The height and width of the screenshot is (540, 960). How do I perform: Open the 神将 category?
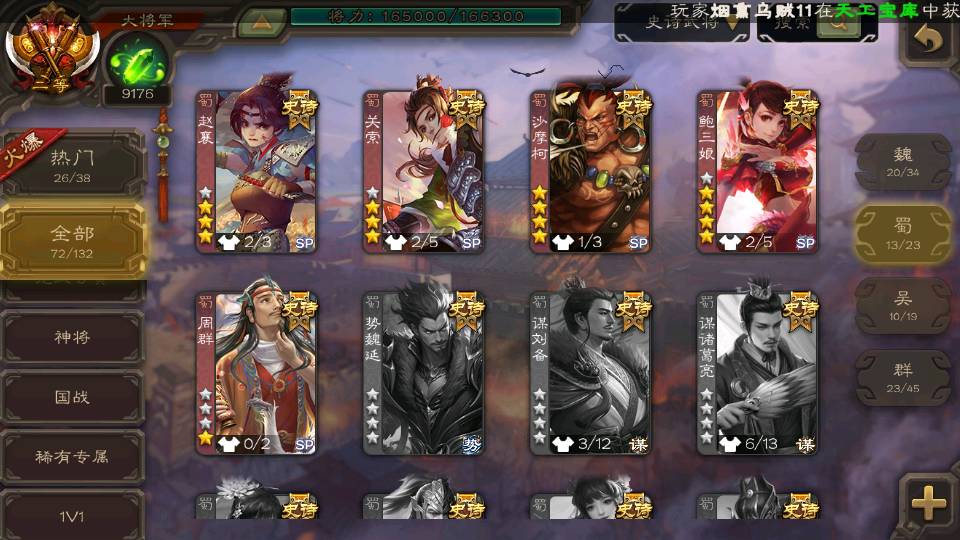click(72, 337)
